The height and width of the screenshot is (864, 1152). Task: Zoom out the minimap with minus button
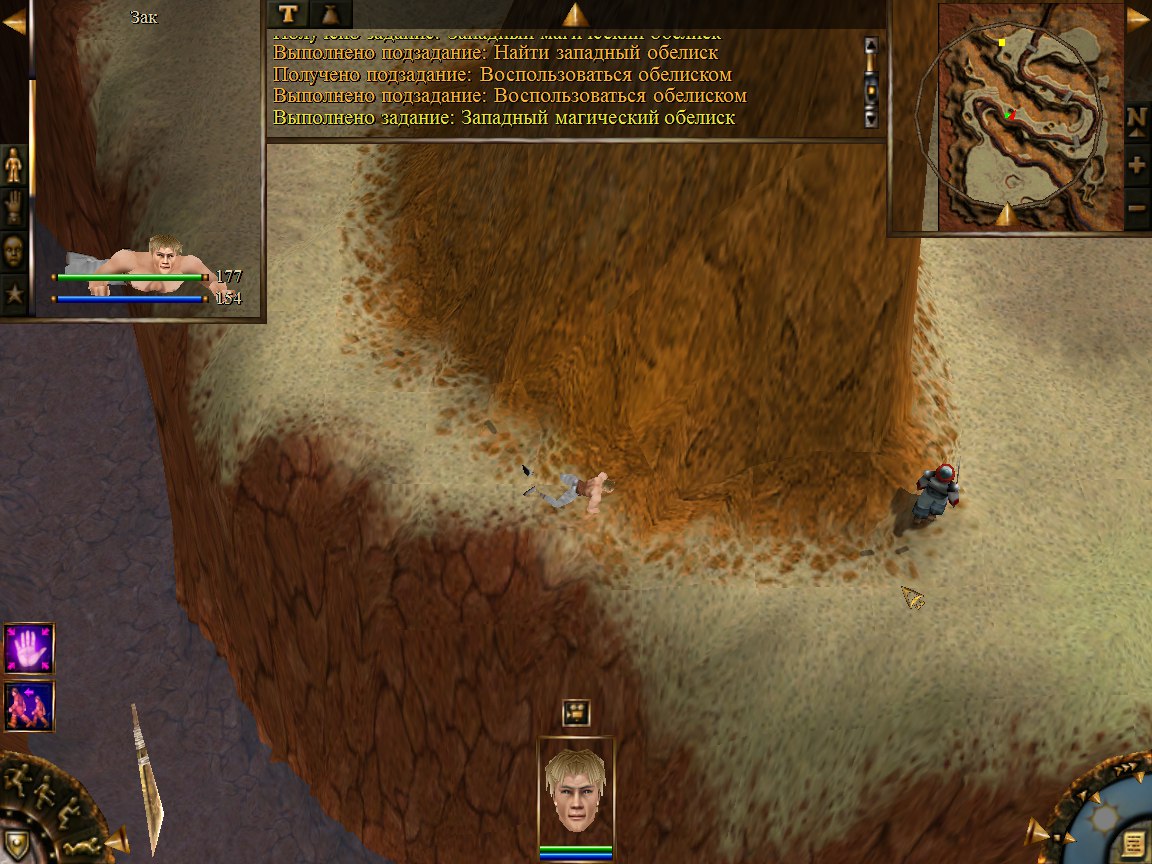tap(1137, 209)
